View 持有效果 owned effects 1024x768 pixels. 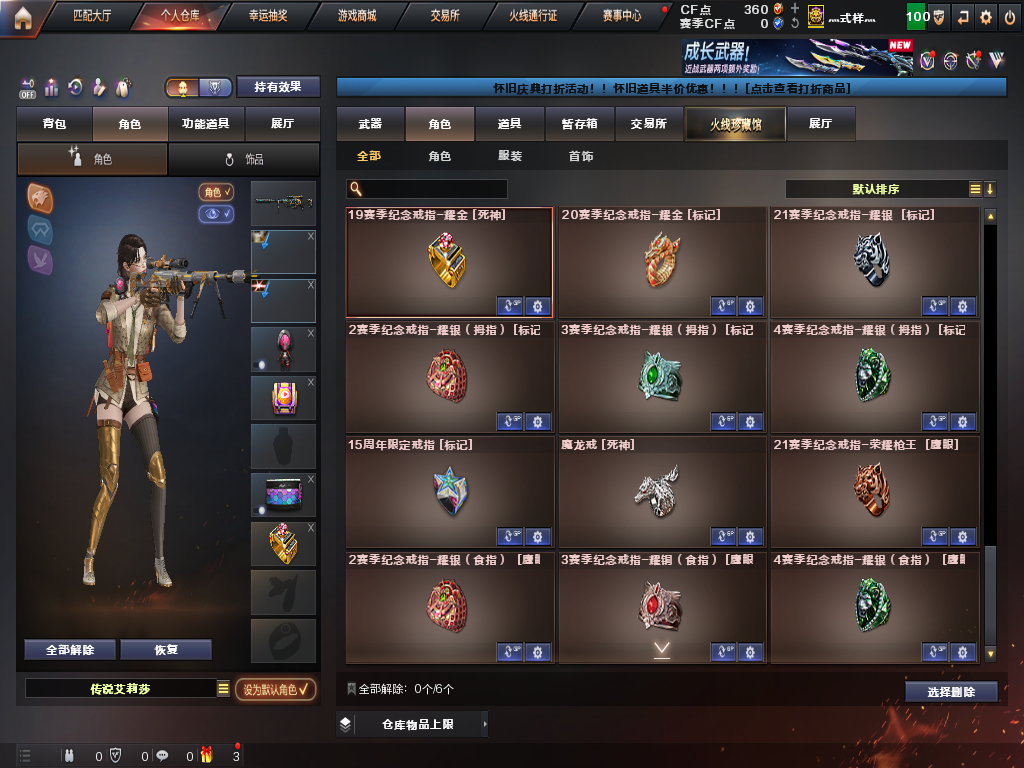pyautogui.click(x=277, y=87)
